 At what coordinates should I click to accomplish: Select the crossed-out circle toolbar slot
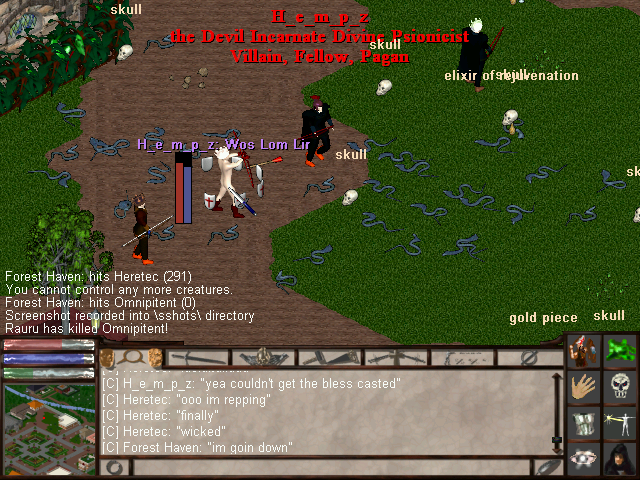[x=529, y=357]
